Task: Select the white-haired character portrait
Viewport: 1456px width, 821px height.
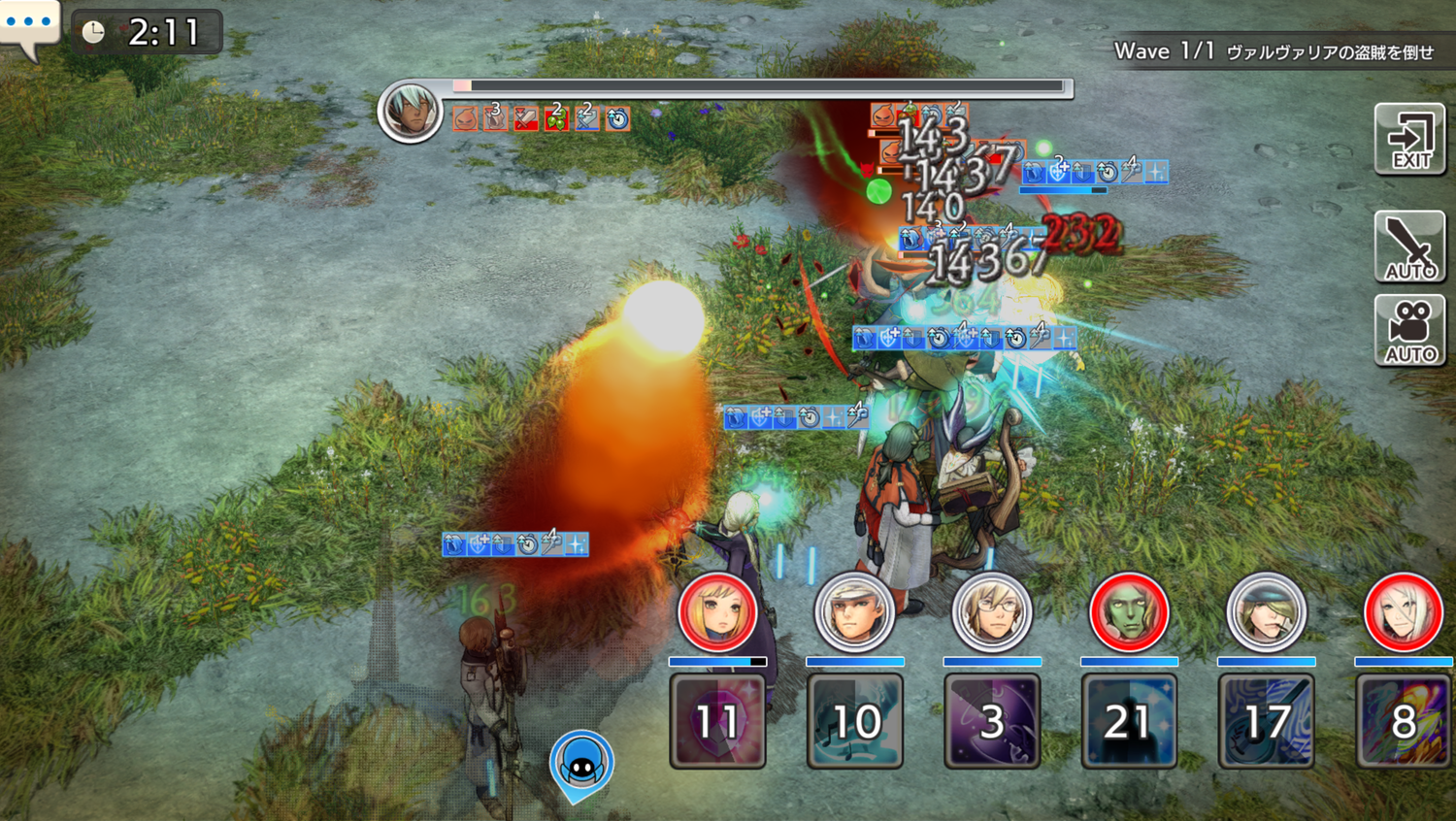Action: coord(1403,612)
